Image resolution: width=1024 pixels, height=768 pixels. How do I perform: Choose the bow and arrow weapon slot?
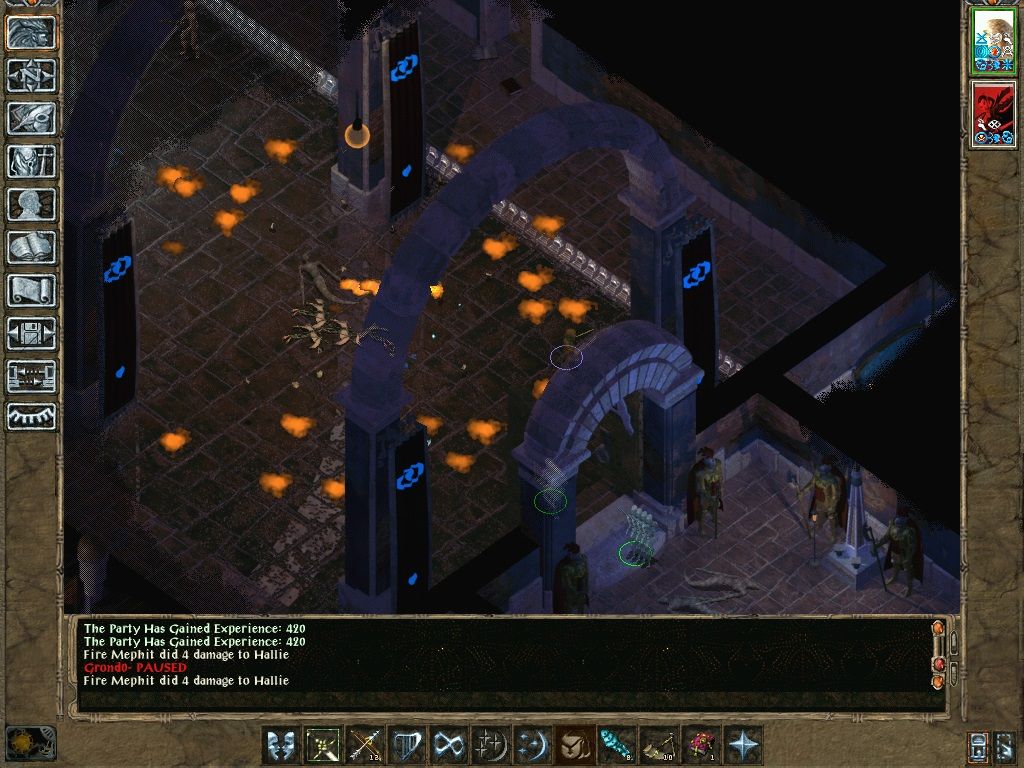tap(365, 745)
